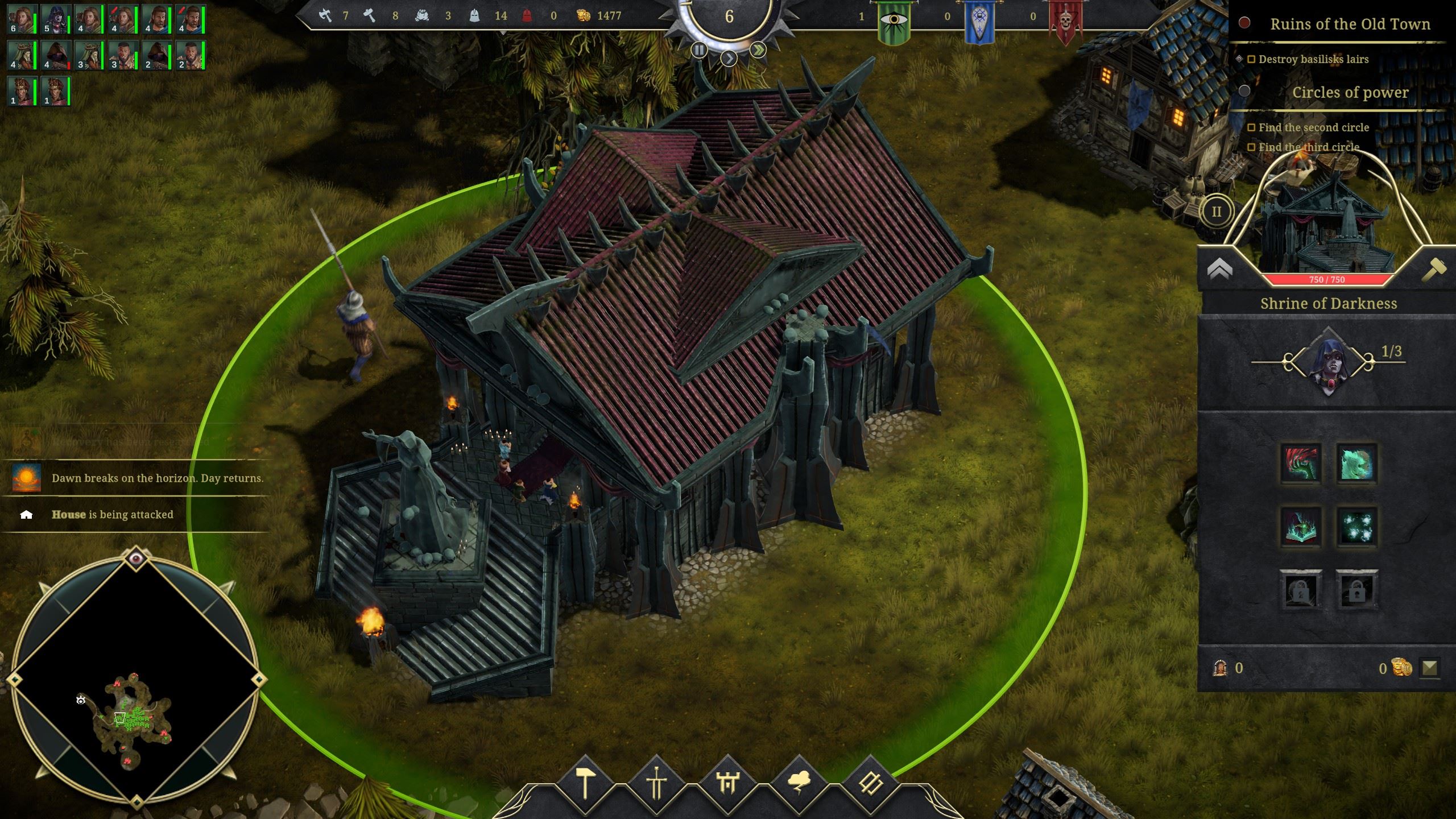Open the castle gate menu
This screenshot has width=1456, height=819.
(x=728, y=784)
